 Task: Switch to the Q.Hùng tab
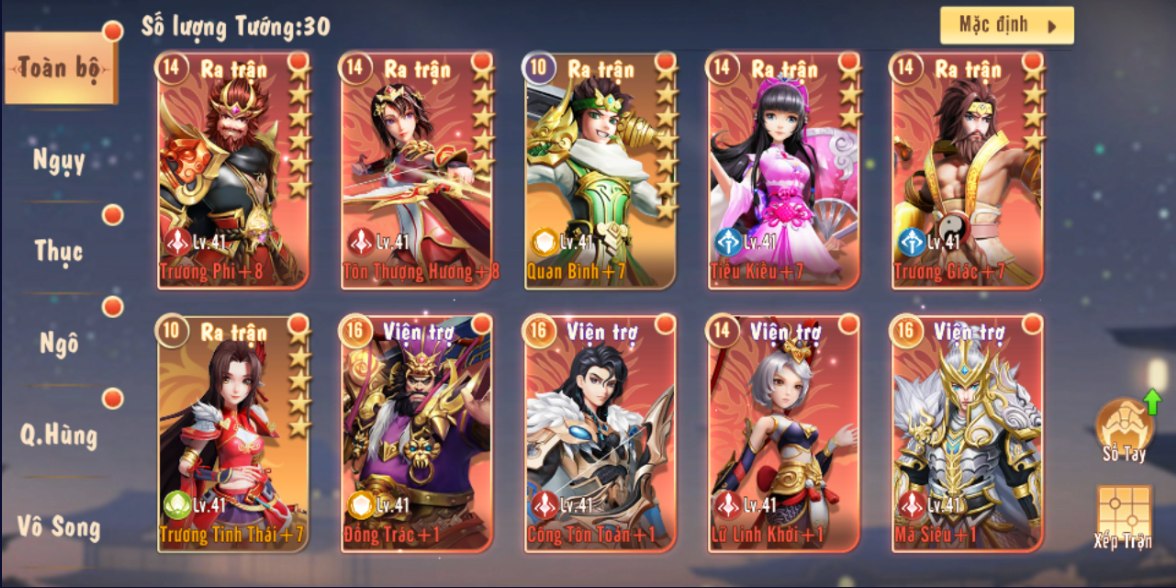59,434
